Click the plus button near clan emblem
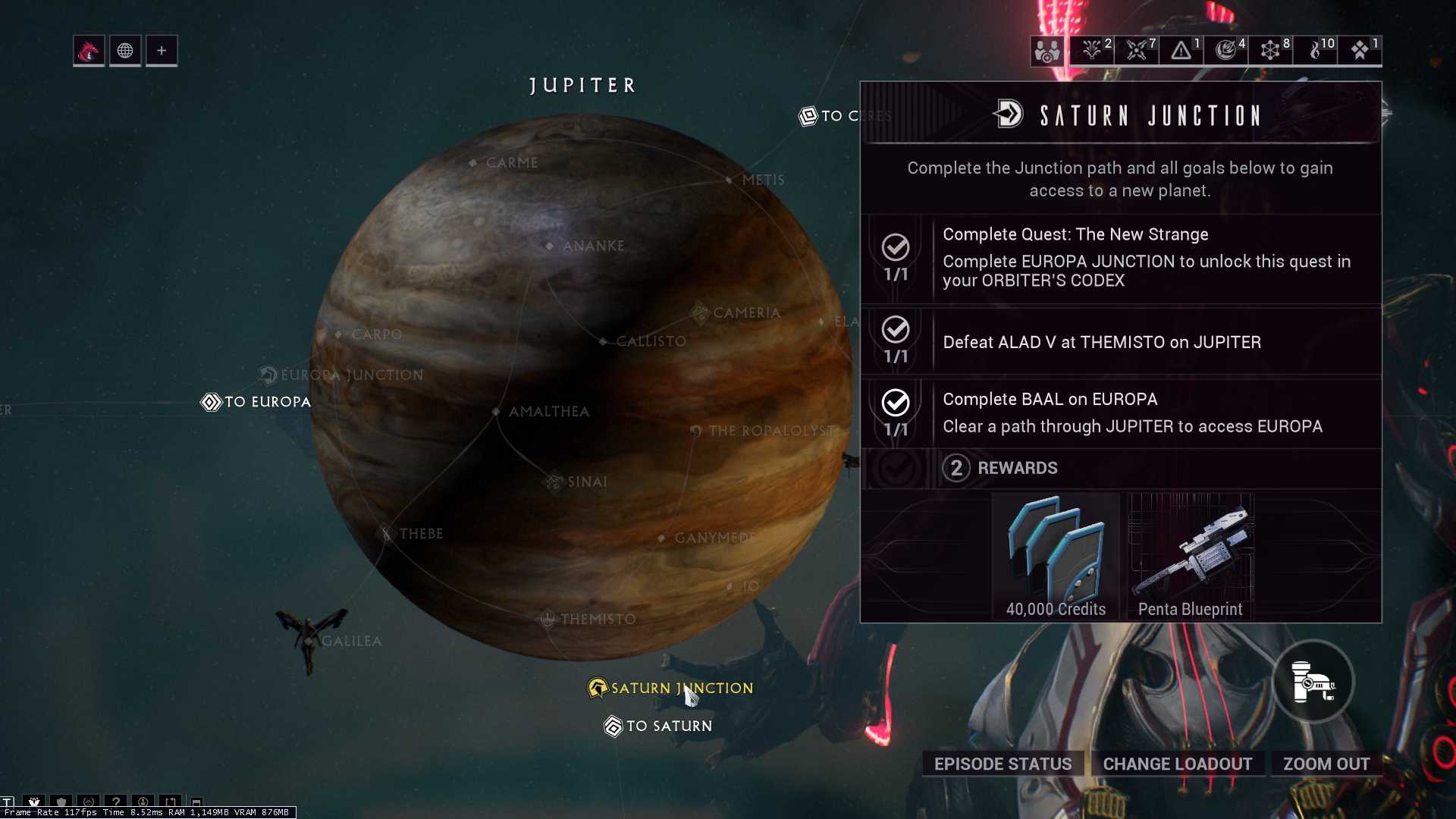 162,50
